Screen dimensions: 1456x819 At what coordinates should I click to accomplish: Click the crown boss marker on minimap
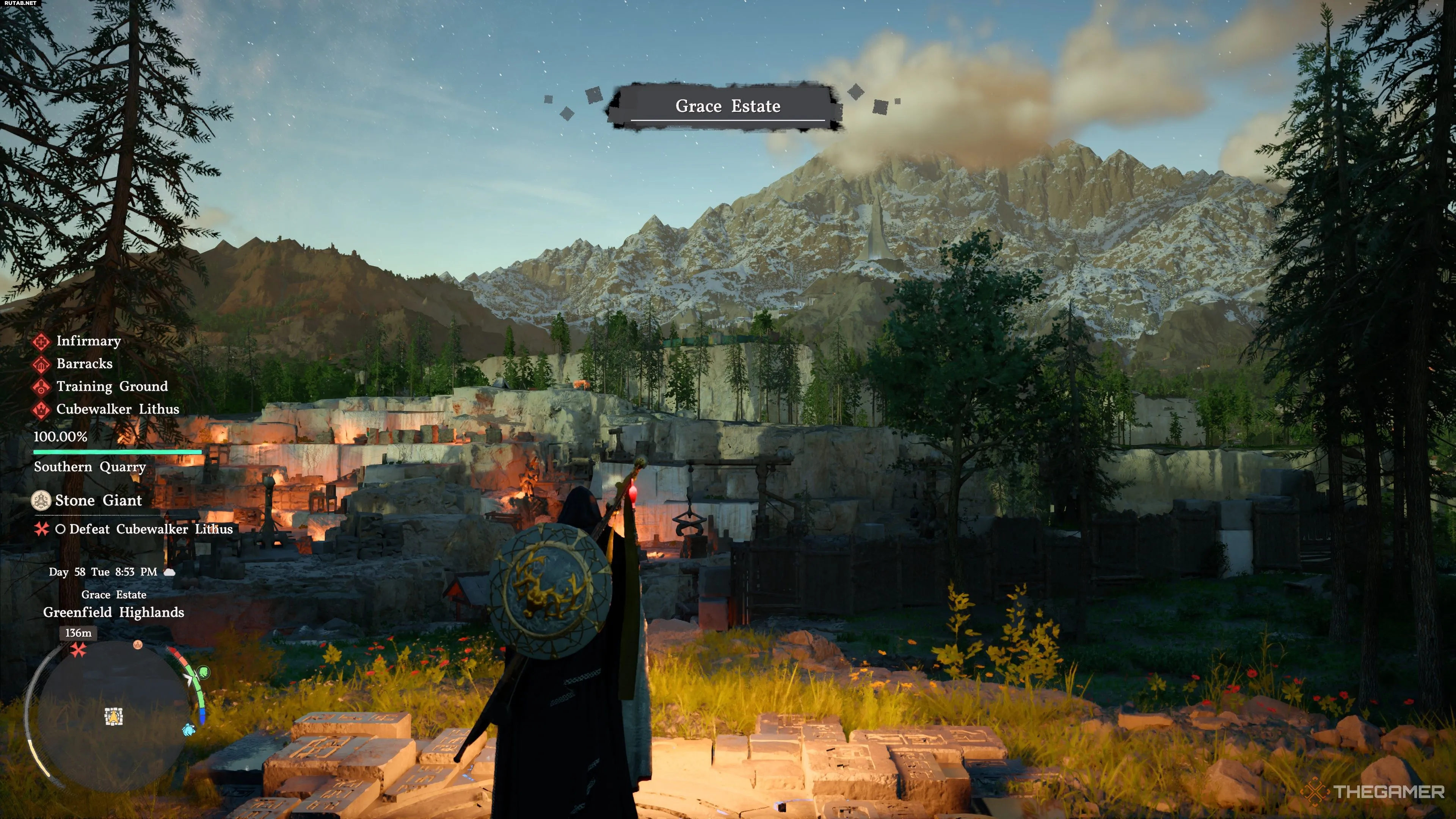click(x=137, y=644)
